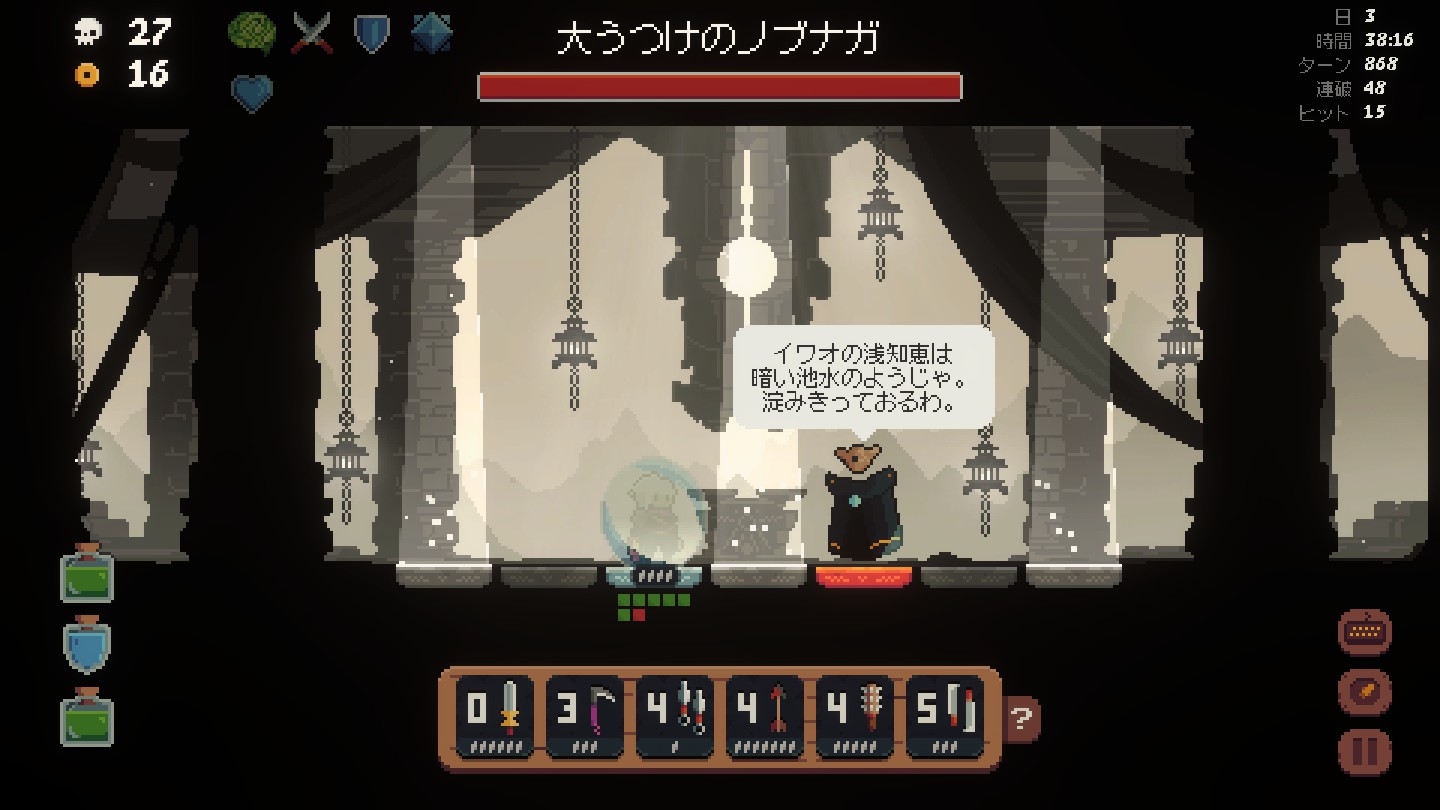The width and height of the screenshot is (1440, 810).
Task: Inspect the crossed swords skill icon
Action: (312, 34)
